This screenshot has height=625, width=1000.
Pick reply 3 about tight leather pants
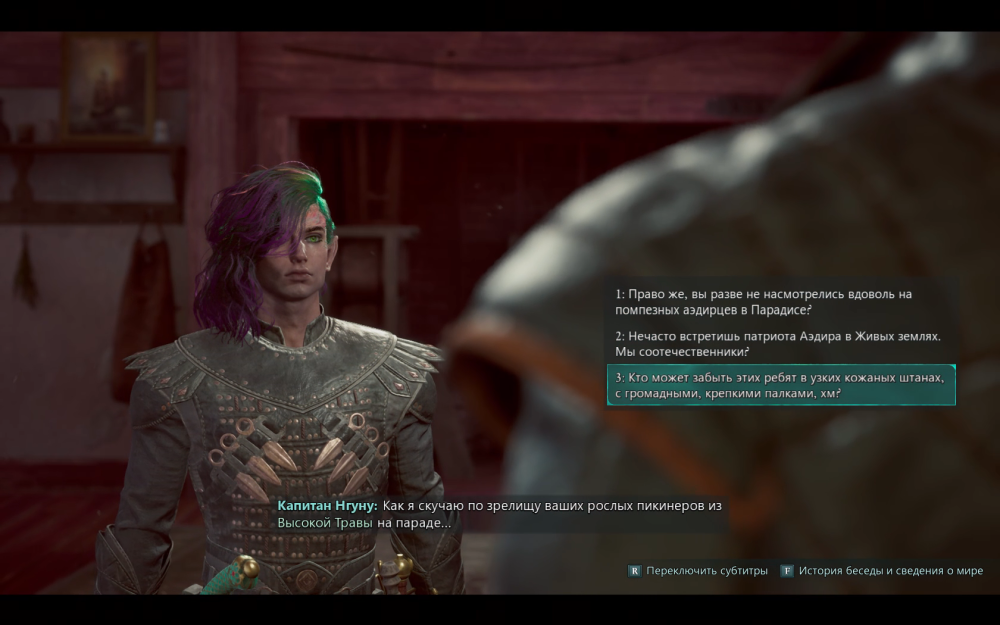(780, 385)
